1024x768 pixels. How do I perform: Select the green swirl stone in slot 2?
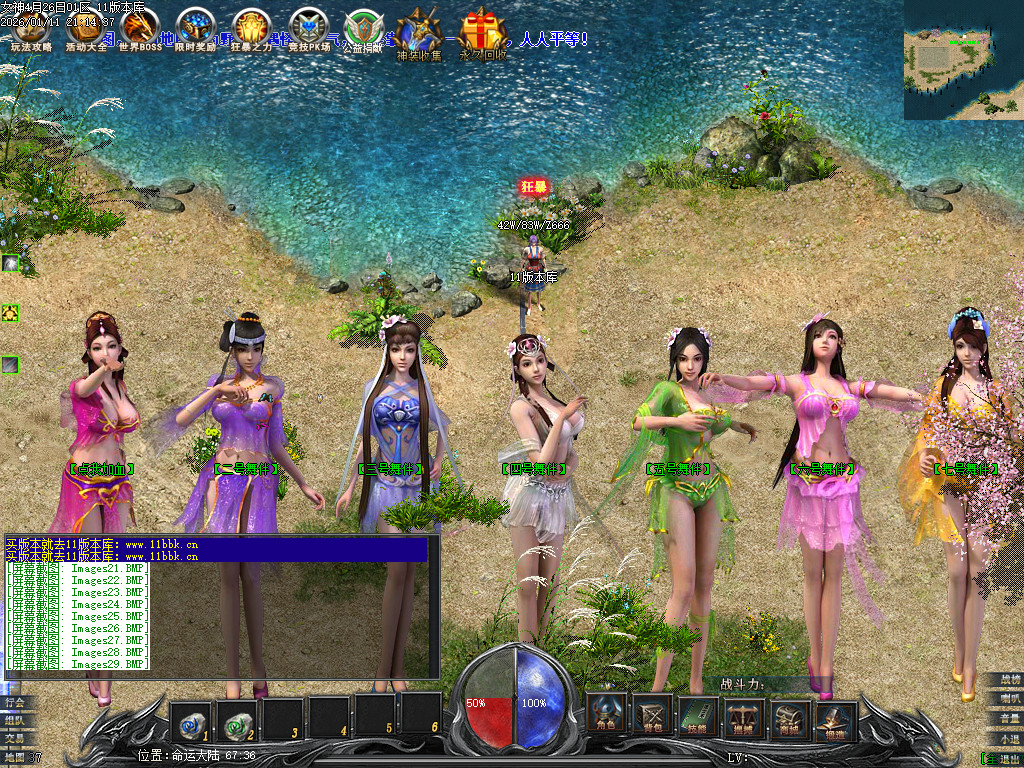[x=236, y=717]
